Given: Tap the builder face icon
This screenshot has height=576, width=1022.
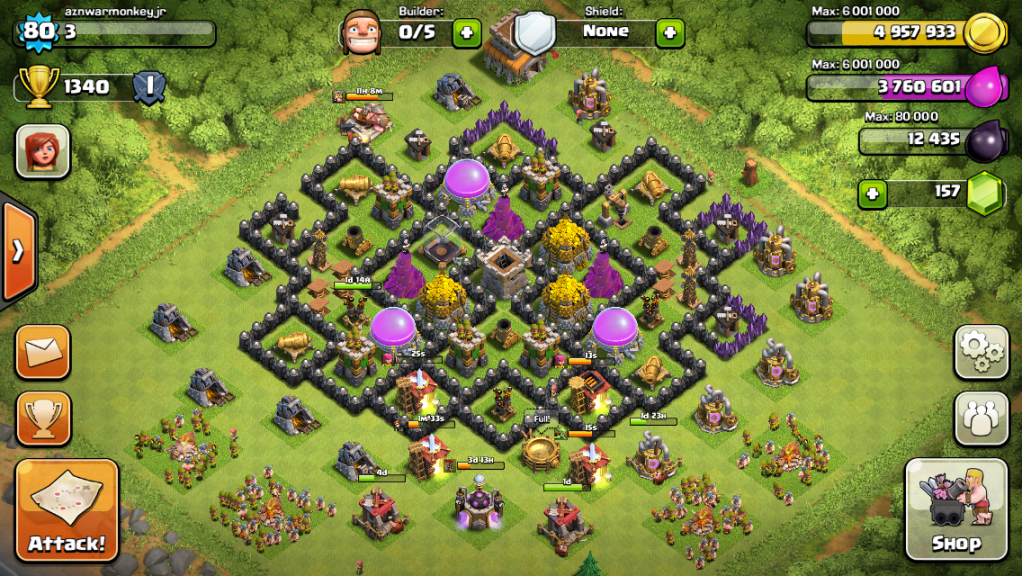Looking at the screenshot, I should pyautogui.click(x=361, y=32).
